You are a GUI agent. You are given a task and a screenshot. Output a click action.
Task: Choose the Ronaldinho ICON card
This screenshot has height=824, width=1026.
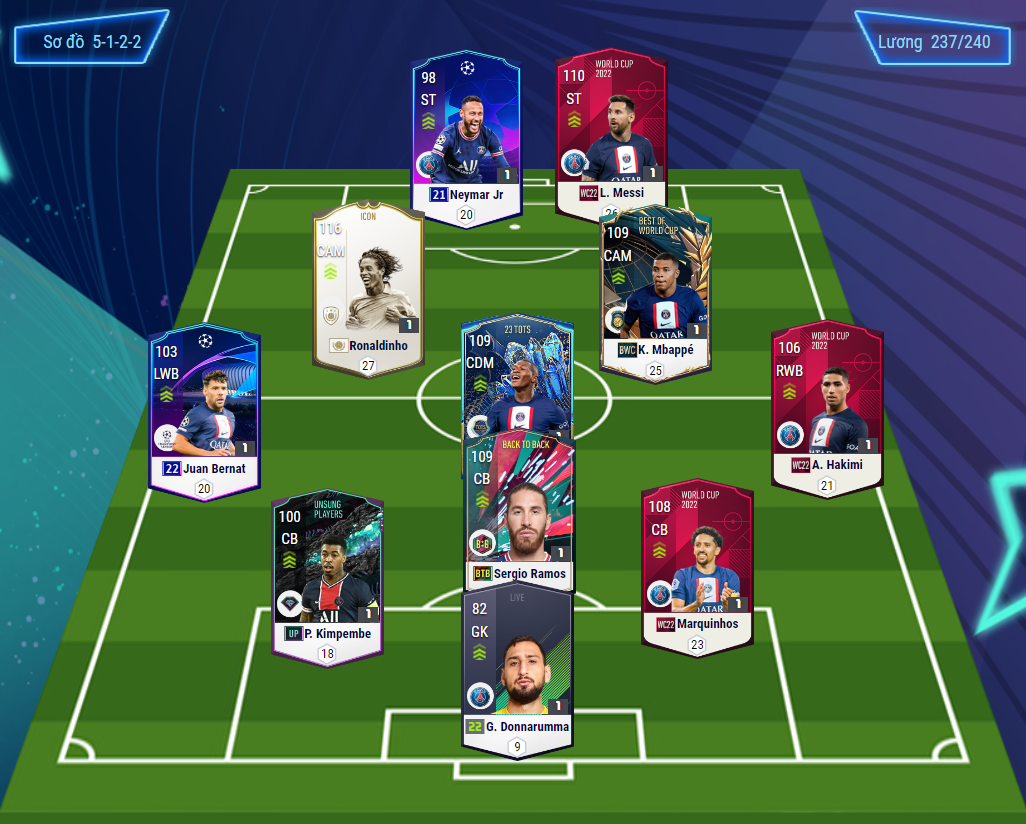(x=367, y=285)
